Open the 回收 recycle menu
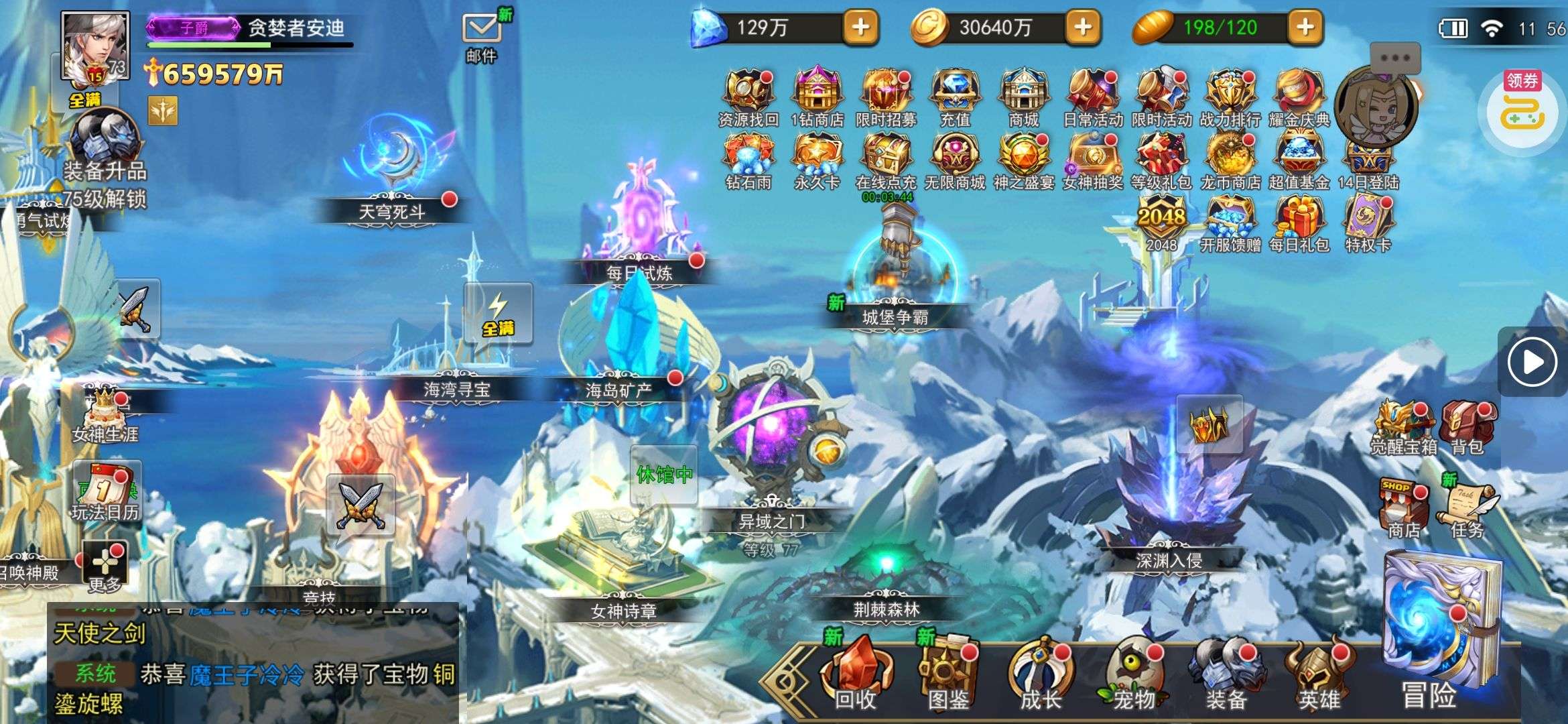This screenshot has height=724, width=1568. click(856, 674)
